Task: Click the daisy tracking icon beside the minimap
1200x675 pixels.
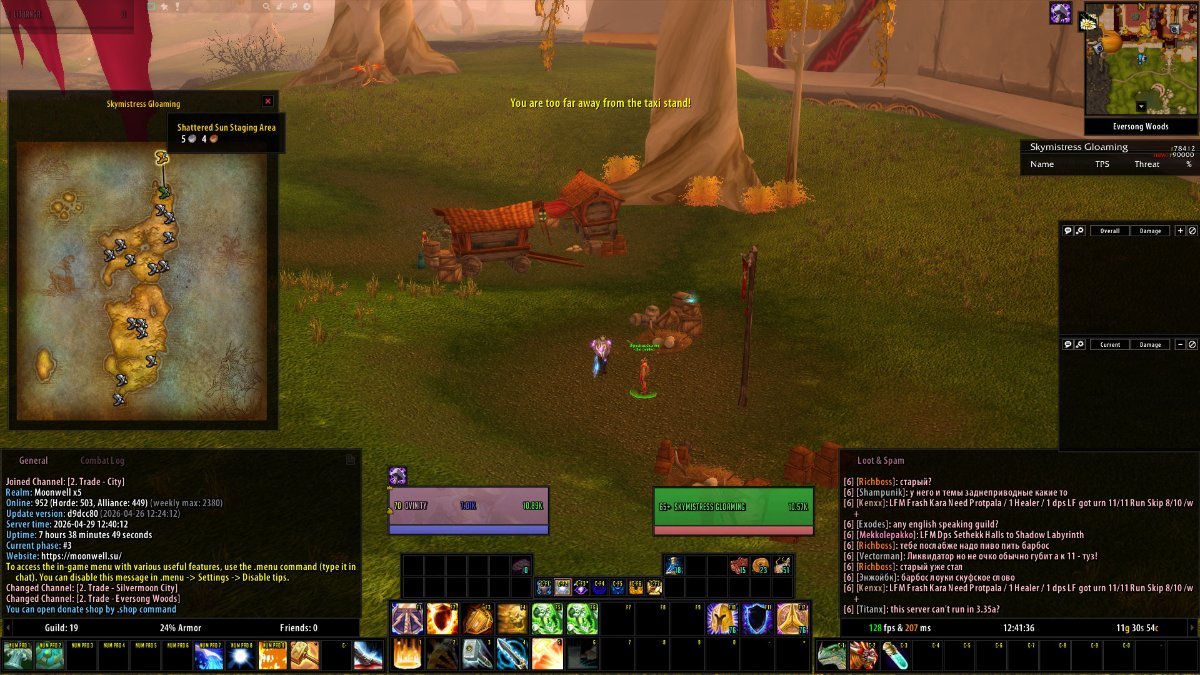Action: (1089, 21)
